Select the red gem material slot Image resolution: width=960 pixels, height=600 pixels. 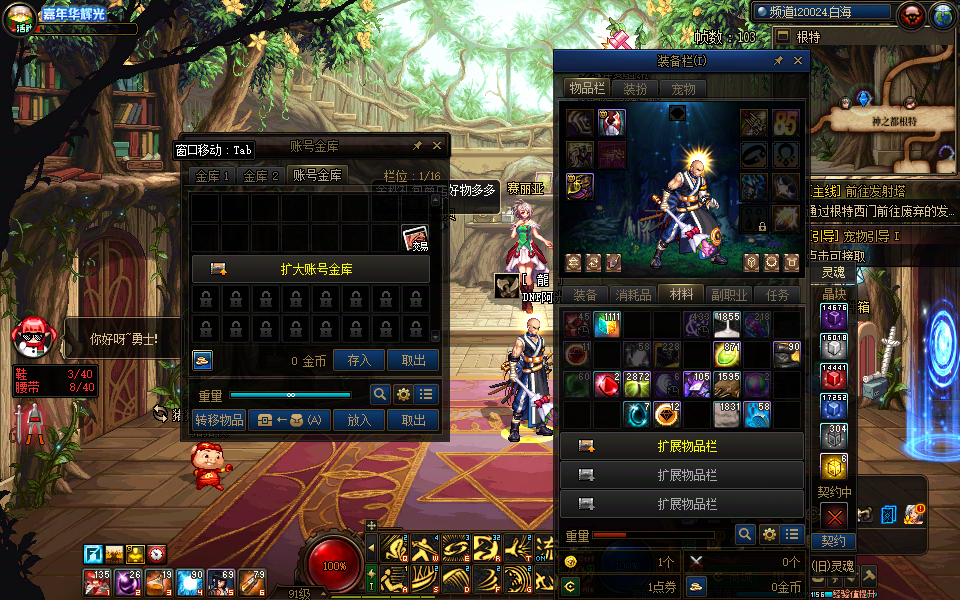point(607,384)
